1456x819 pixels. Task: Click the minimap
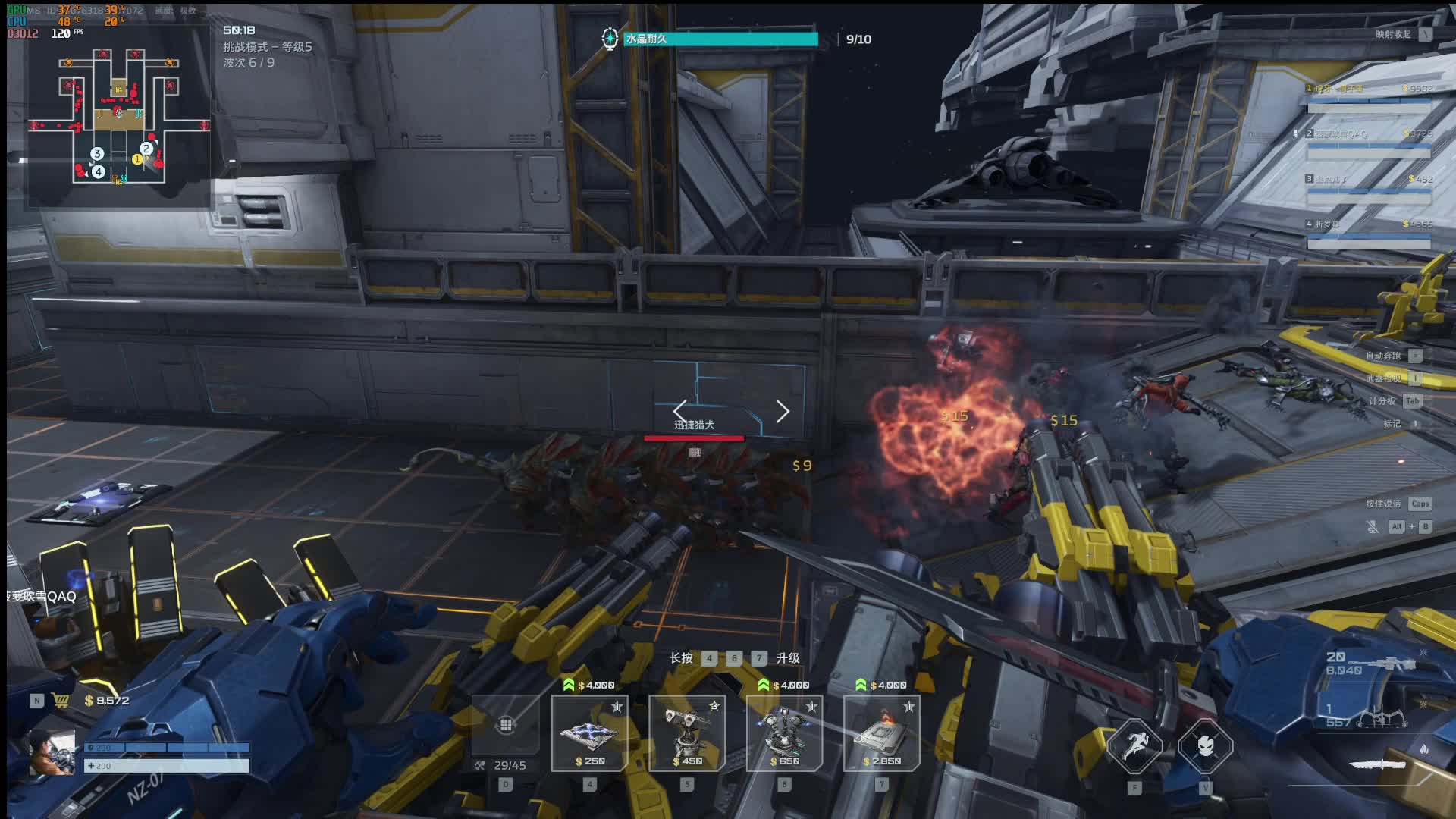click(119, 115)
